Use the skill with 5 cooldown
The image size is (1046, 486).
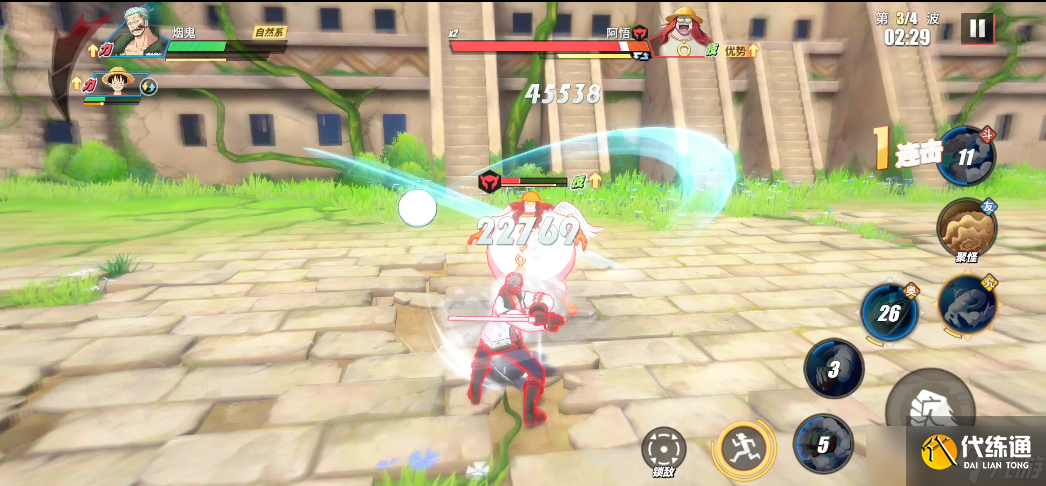823,443
